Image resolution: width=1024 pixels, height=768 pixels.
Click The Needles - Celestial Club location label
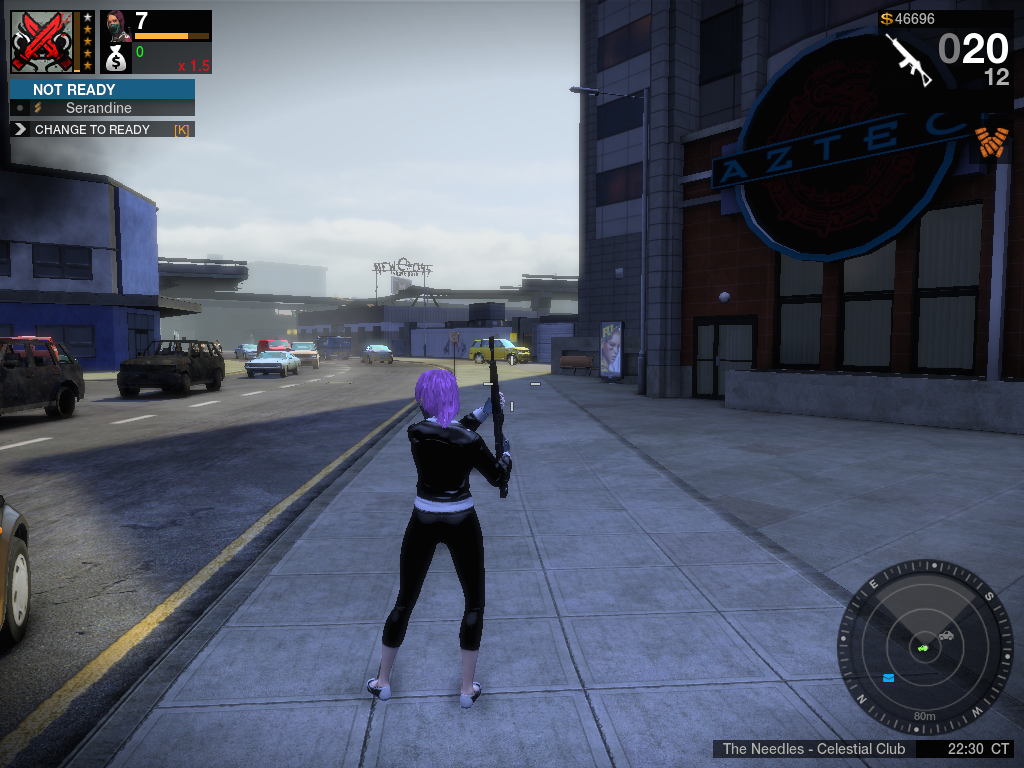click(x=813, y=749)
